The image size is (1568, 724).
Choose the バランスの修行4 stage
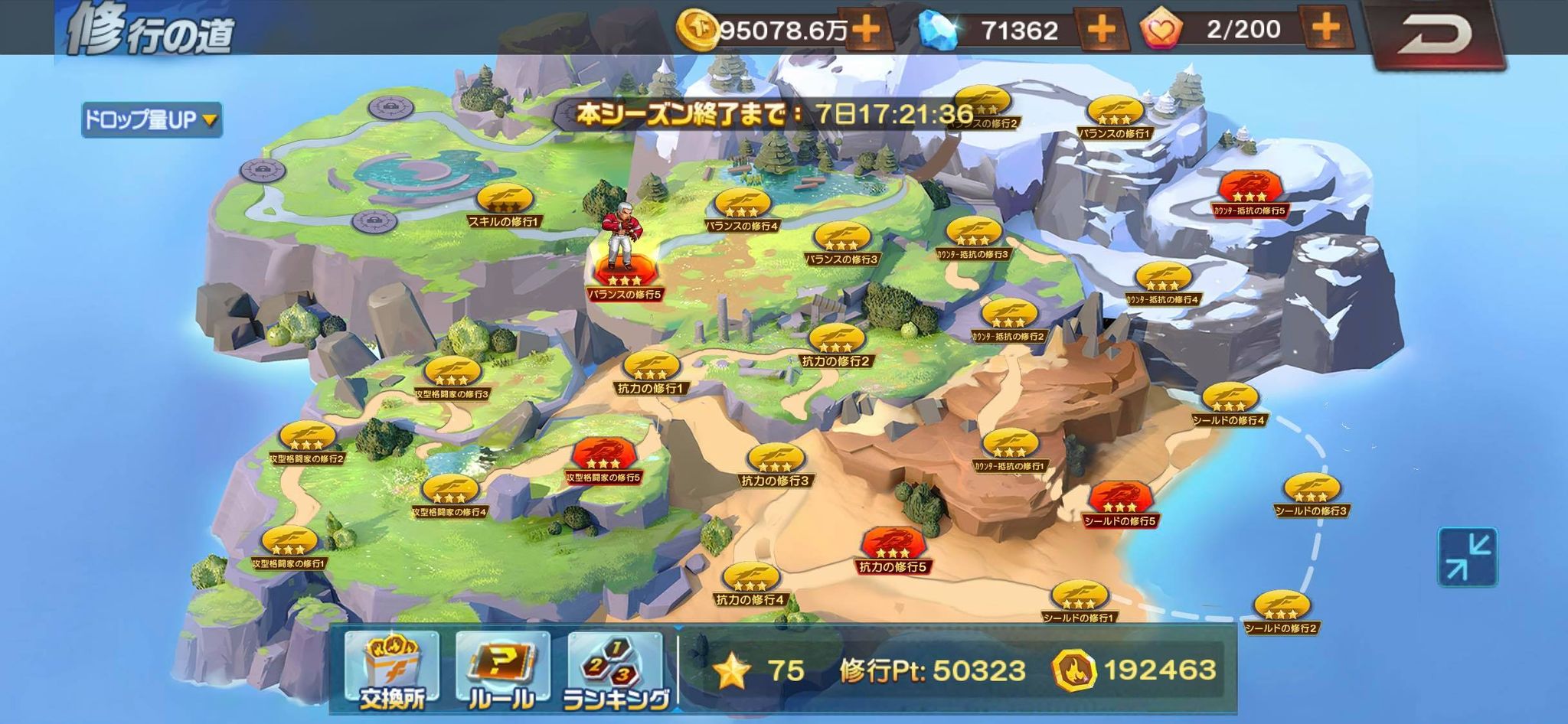(741, 208)
